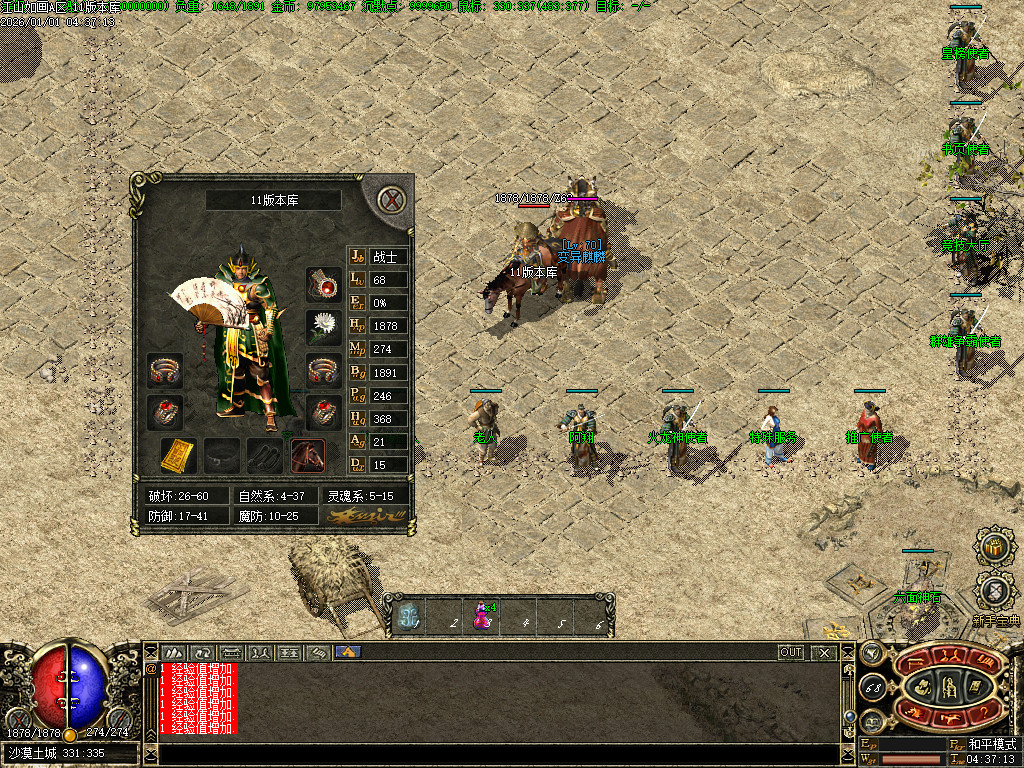Select the highlighted orange chat channel tab
The image size is (1024, 768).
click(348, 652)
